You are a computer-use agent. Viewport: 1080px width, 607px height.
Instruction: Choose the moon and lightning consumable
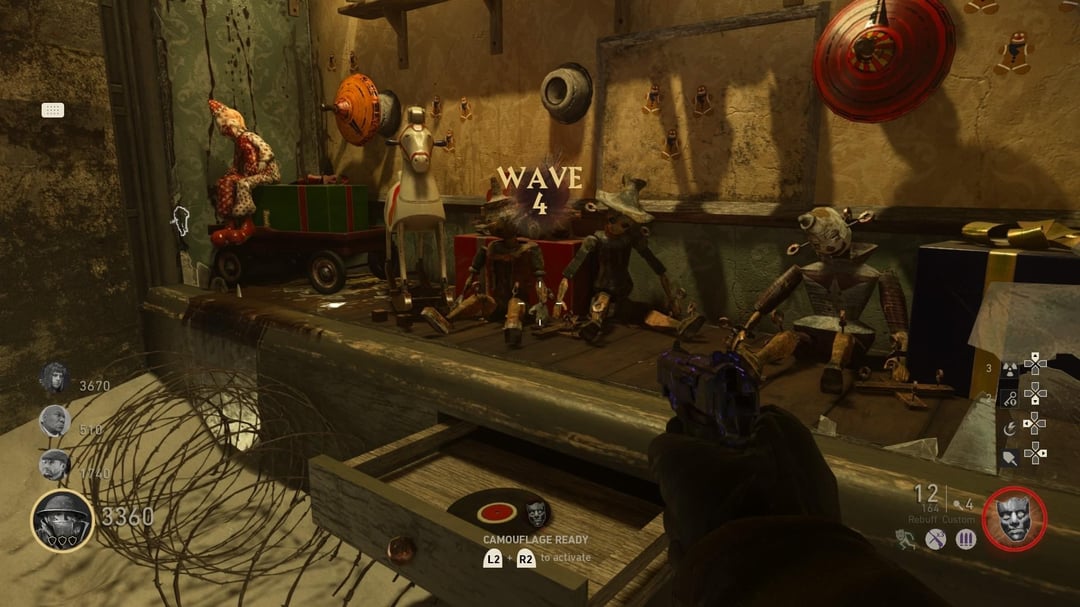pyautogui.click(x=1008, y=427)
